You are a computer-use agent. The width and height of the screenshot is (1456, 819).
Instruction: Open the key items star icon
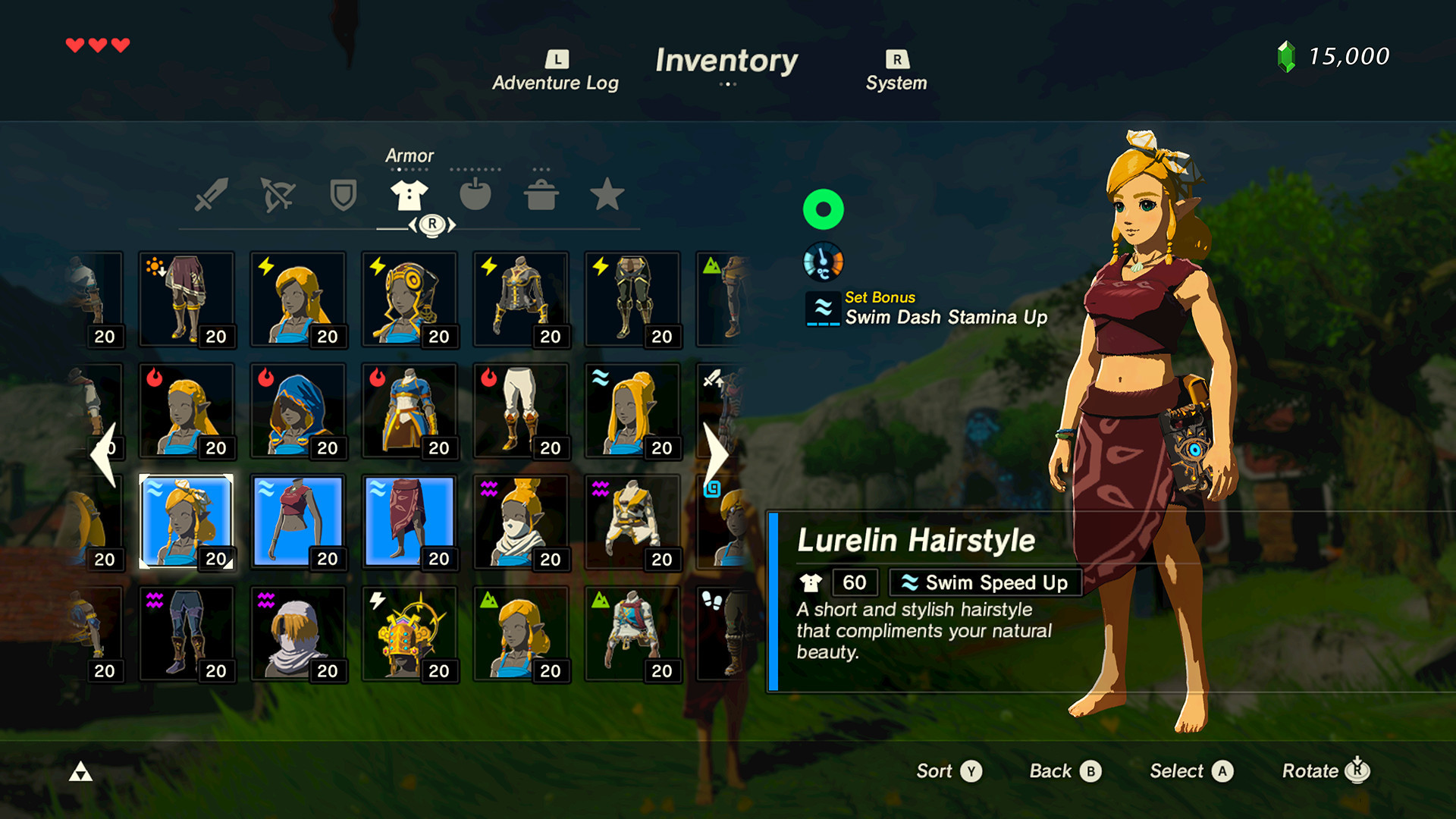coord(607,196)
